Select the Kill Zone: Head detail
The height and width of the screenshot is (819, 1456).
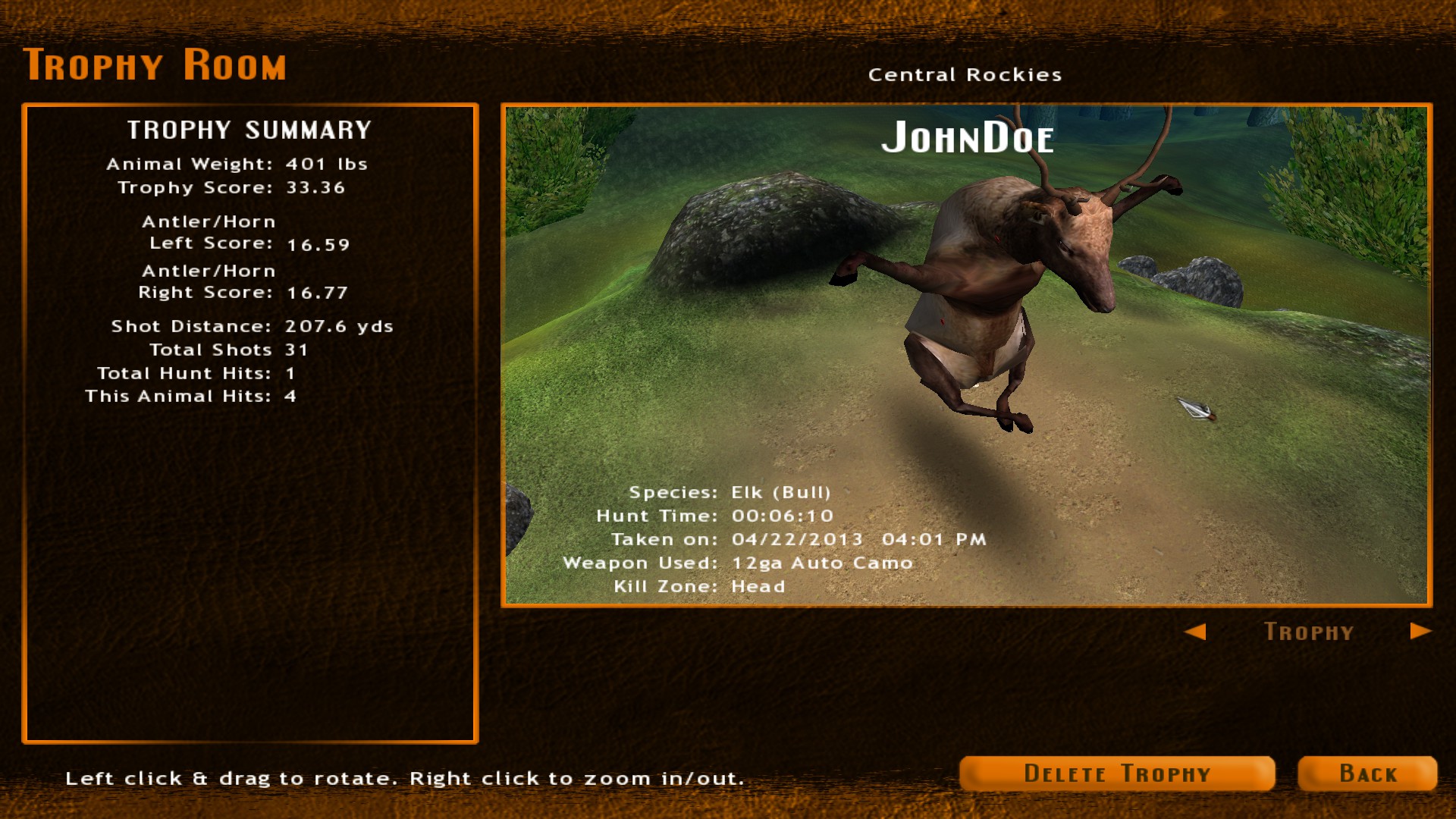(700, 585)
